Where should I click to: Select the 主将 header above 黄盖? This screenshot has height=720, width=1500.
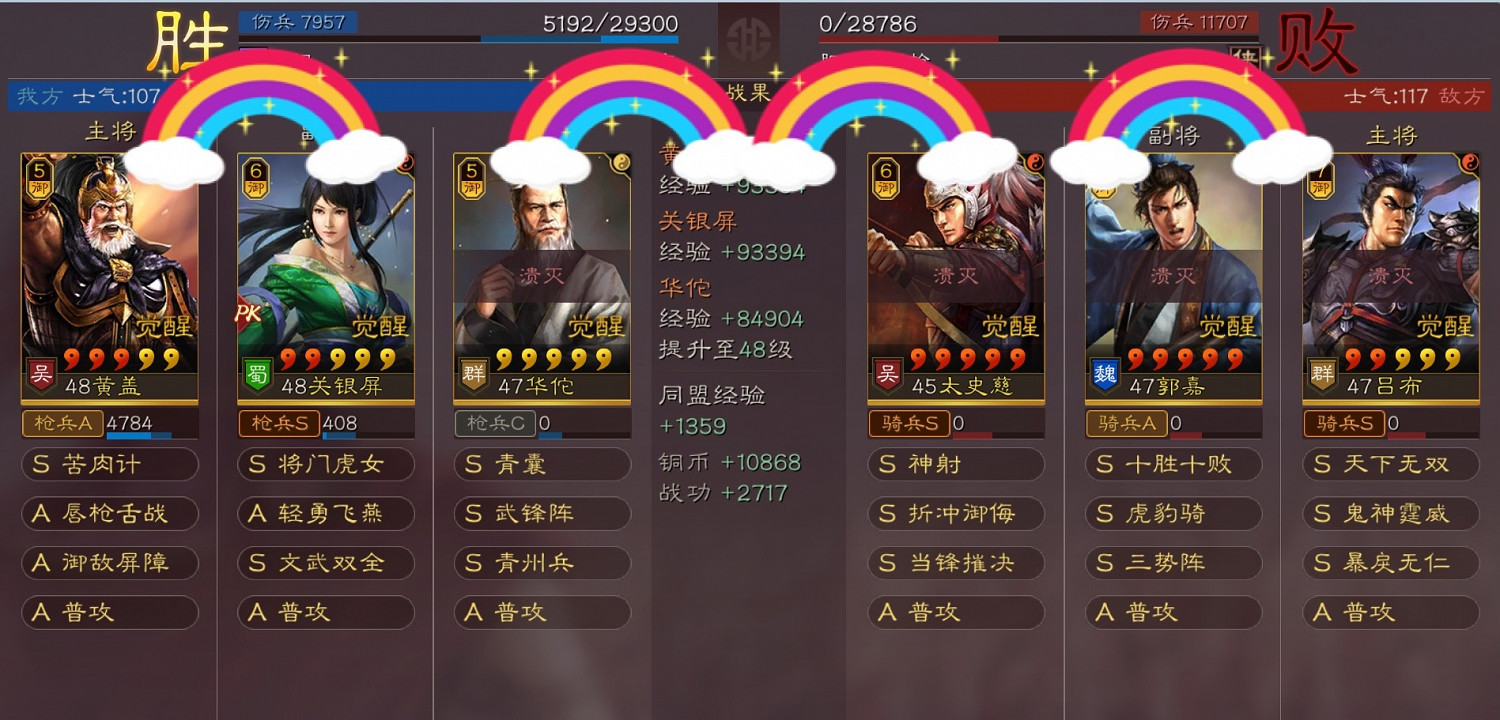point(110,130)
